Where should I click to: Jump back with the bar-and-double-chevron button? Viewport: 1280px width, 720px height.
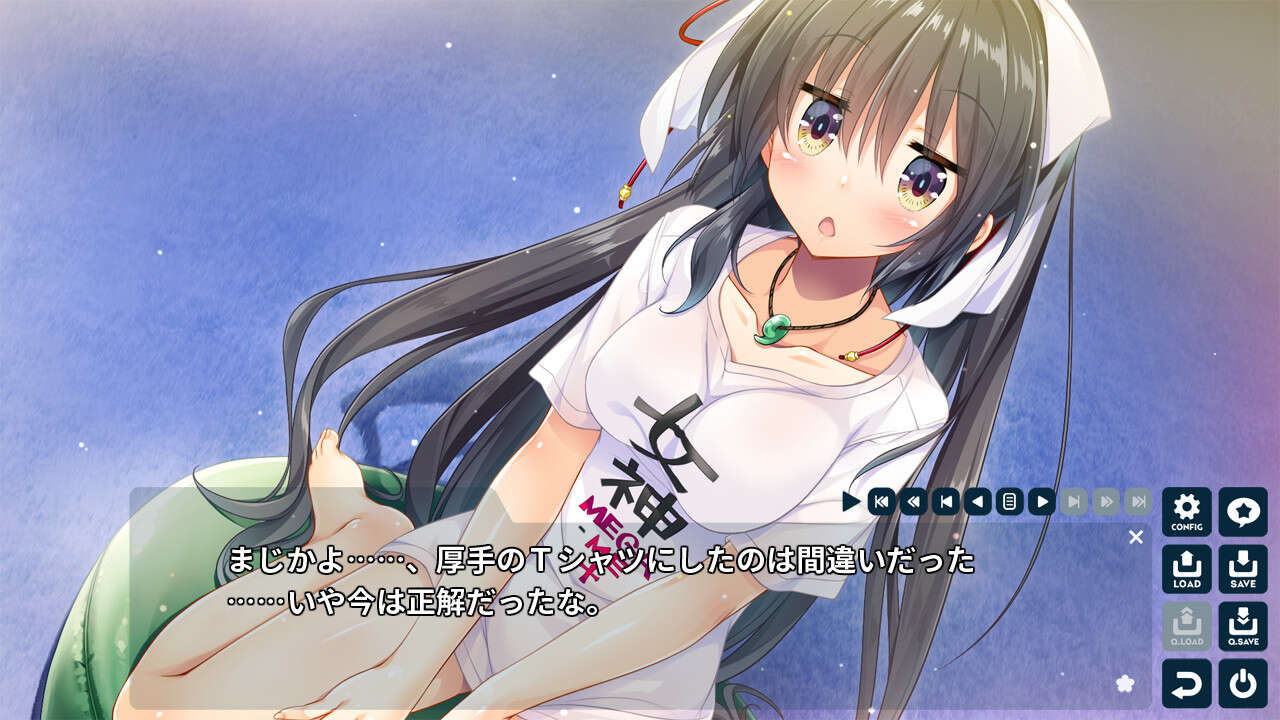881,501
